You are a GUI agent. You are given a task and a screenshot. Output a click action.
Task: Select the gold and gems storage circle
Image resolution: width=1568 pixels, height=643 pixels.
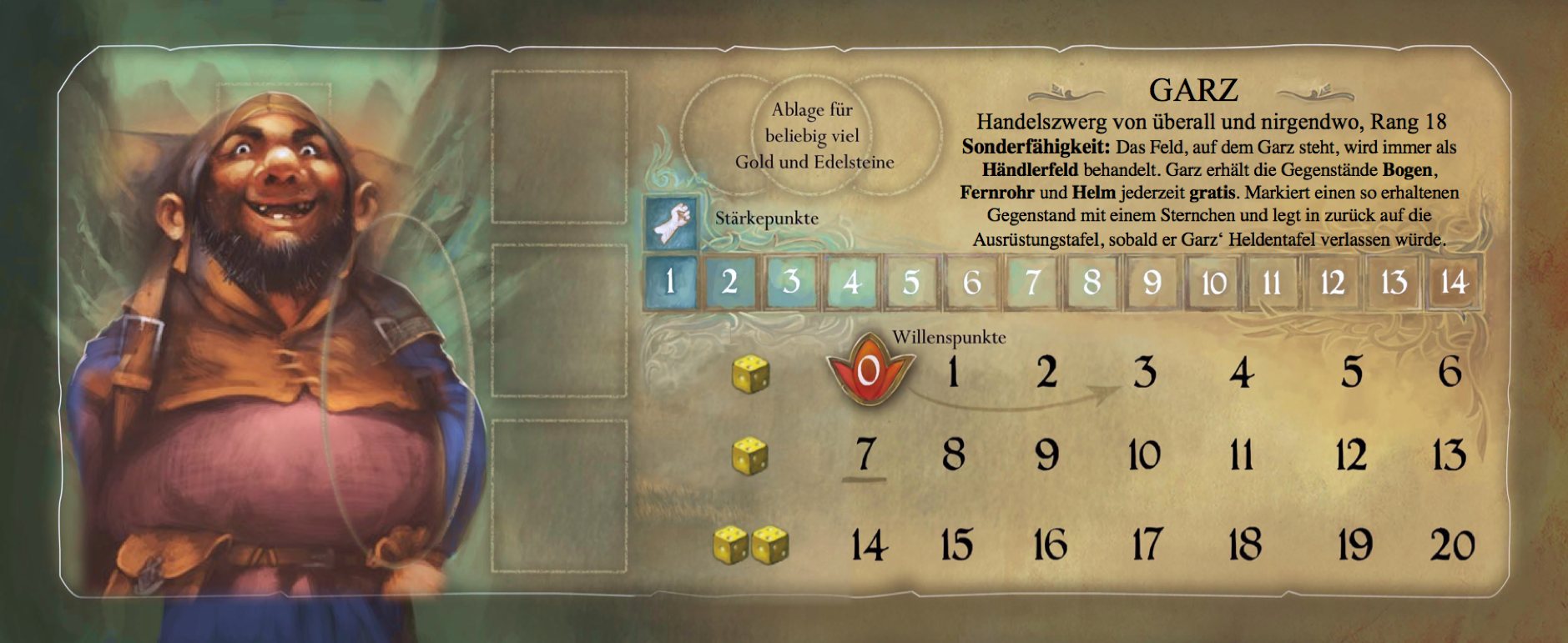click(x=812, y=135)
